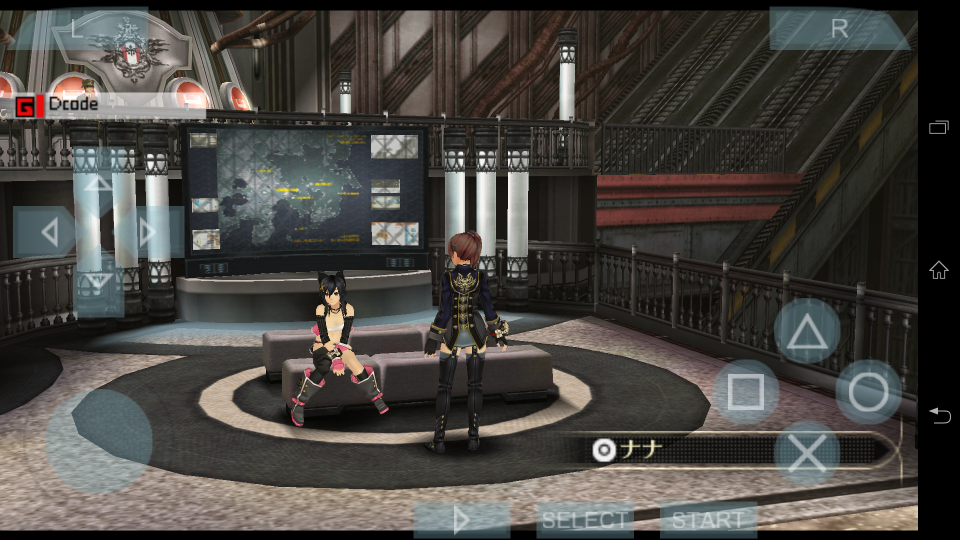Image resolution: width=960 pixels, height=540 pixels.
Task: Click the SELECT touch button
Action: (x=585, y=520)
